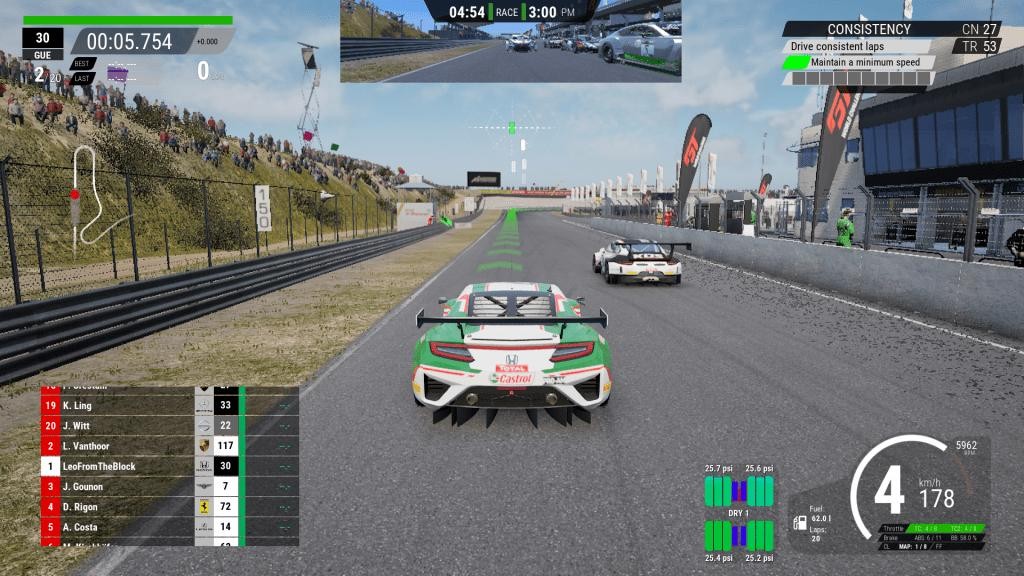Select D. Rigon's leaderboard entry

tap(120, 507)
